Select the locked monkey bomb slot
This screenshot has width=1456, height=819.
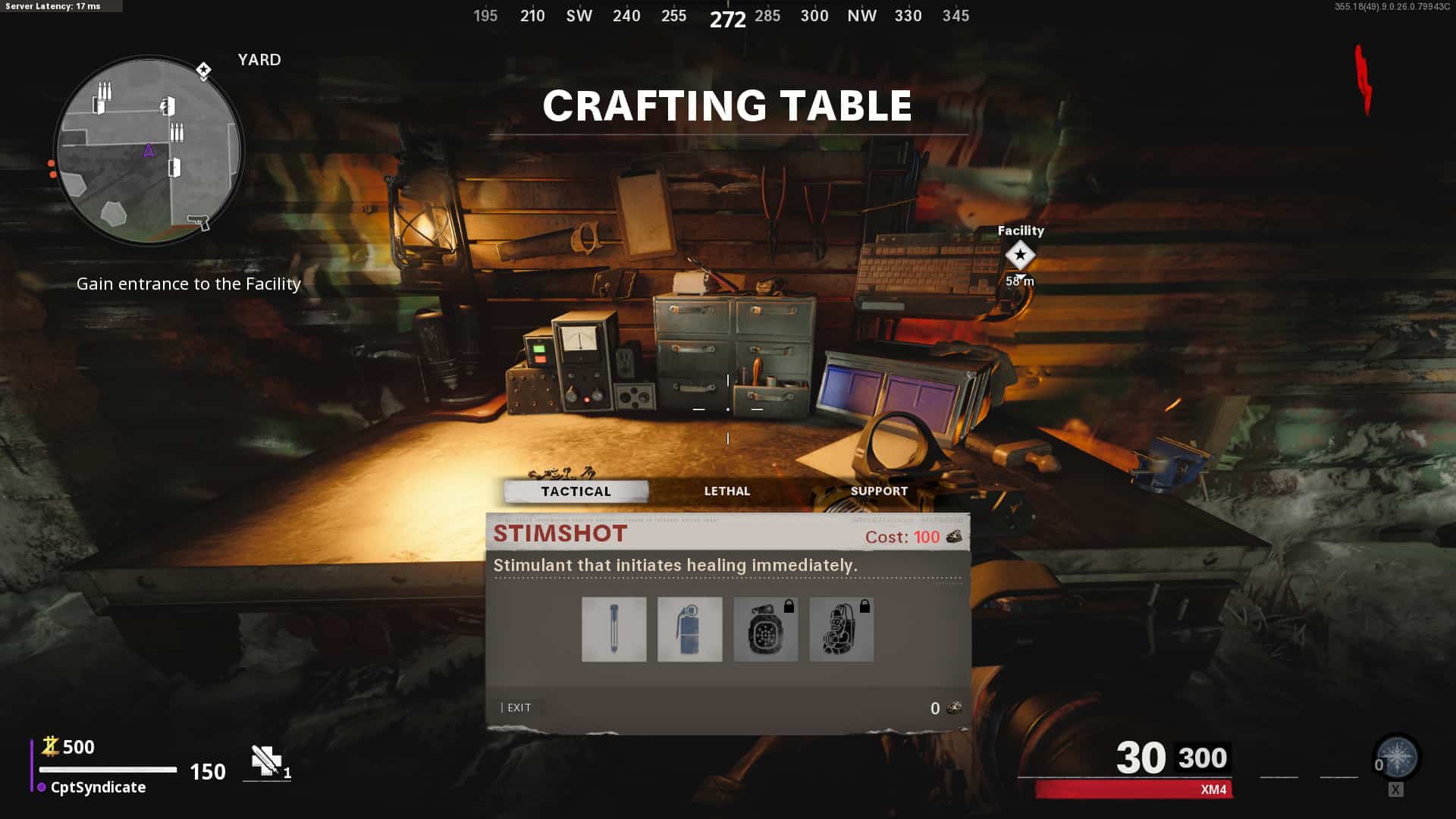click(841, 629)
